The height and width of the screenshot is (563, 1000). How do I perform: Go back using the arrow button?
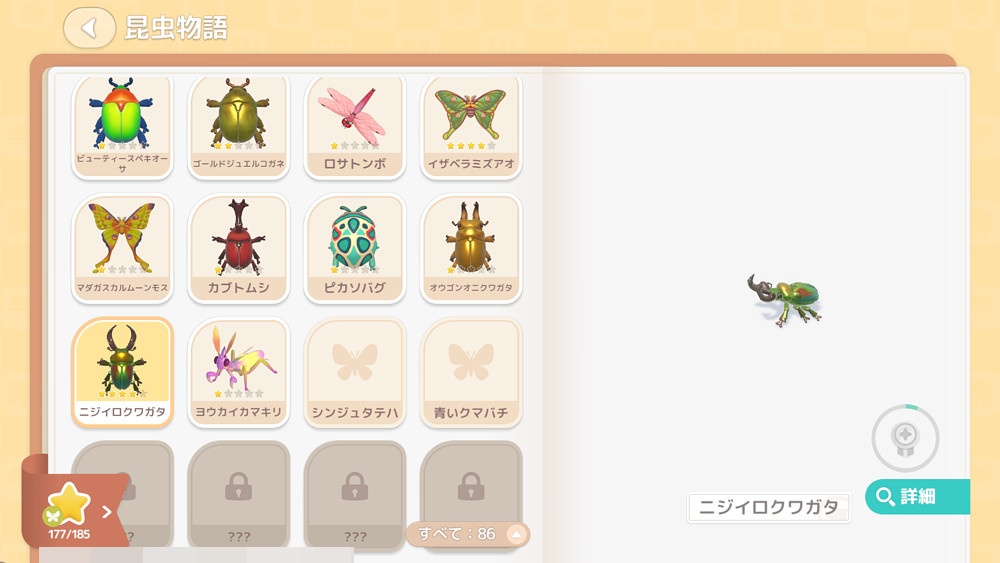pyautogui.click(x=89, y=28)
